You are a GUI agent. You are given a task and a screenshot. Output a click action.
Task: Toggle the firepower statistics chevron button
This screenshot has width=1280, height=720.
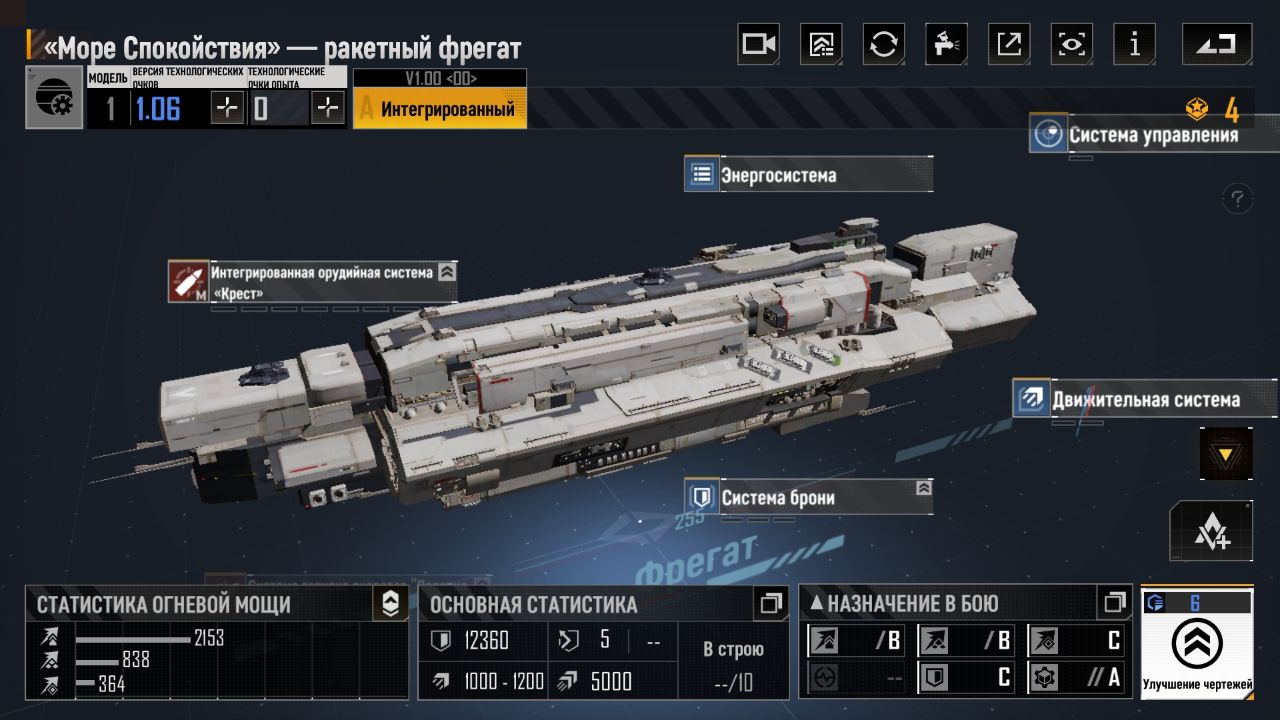coord(390,603)
